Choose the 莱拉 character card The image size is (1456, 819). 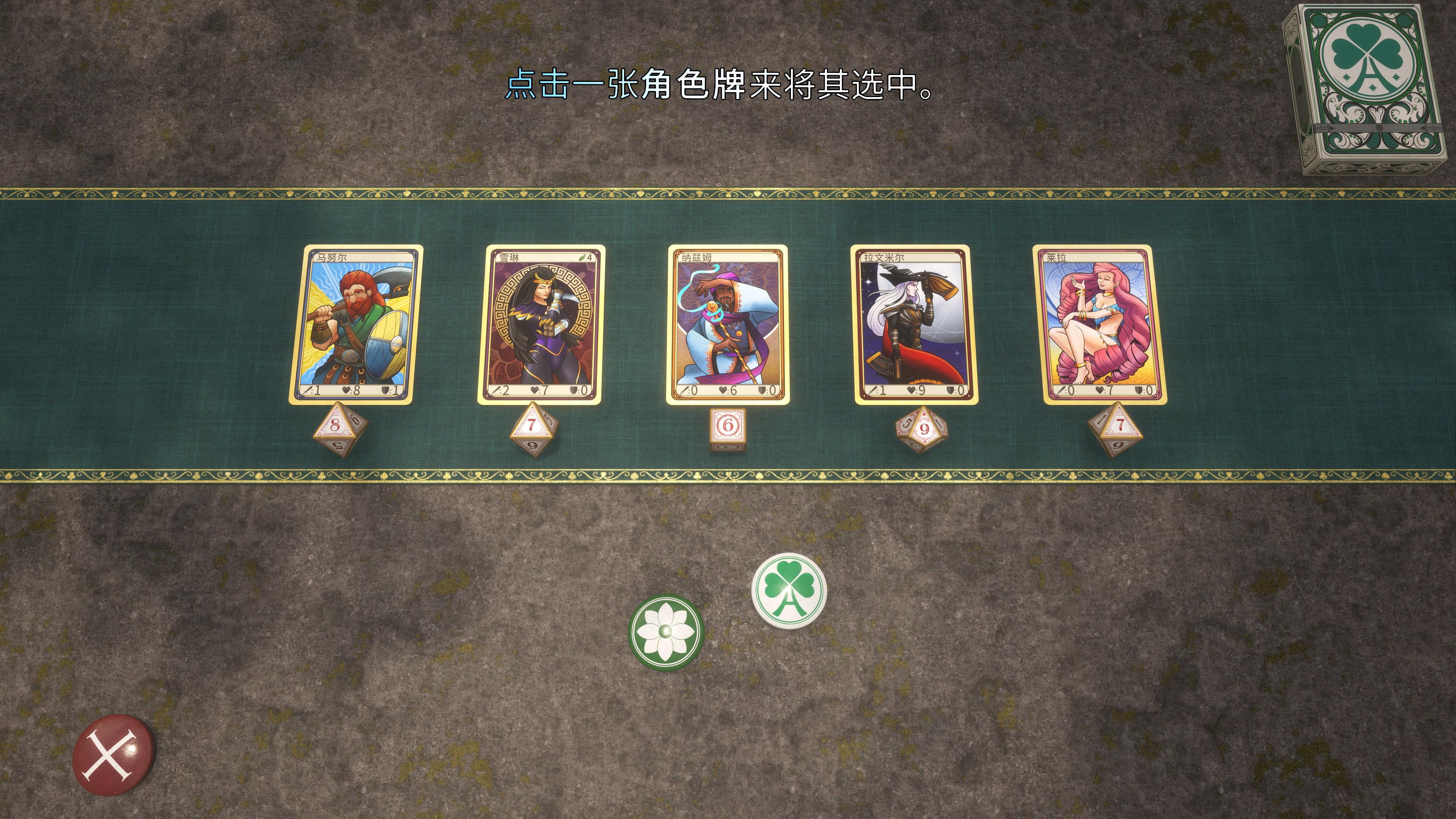coord(1099,325)
